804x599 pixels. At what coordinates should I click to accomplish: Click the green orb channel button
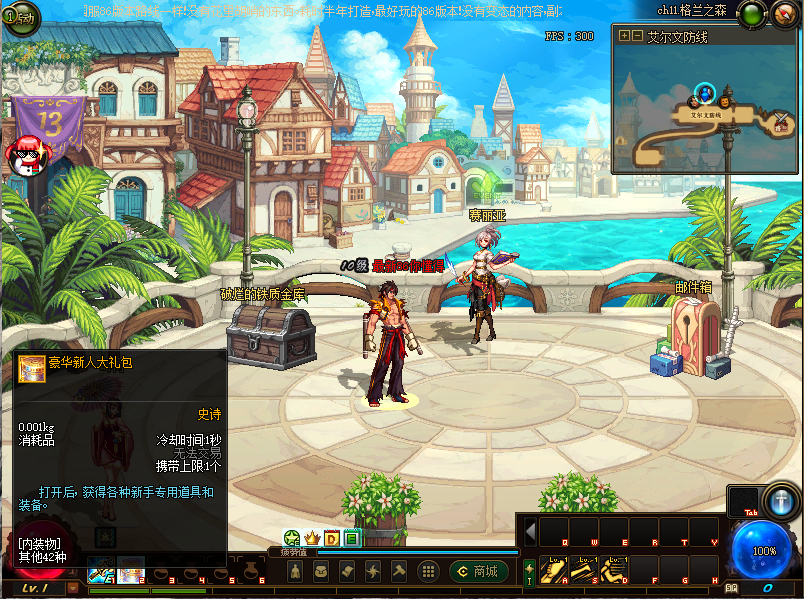coord(751,14)
